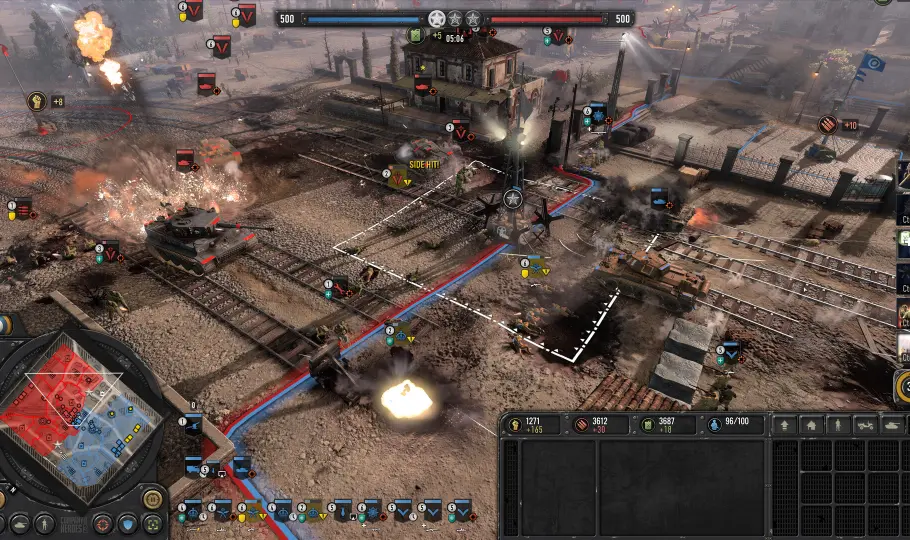Choose the tank production tab
This screenshot has width=910, height=540.
pos(889,425)
